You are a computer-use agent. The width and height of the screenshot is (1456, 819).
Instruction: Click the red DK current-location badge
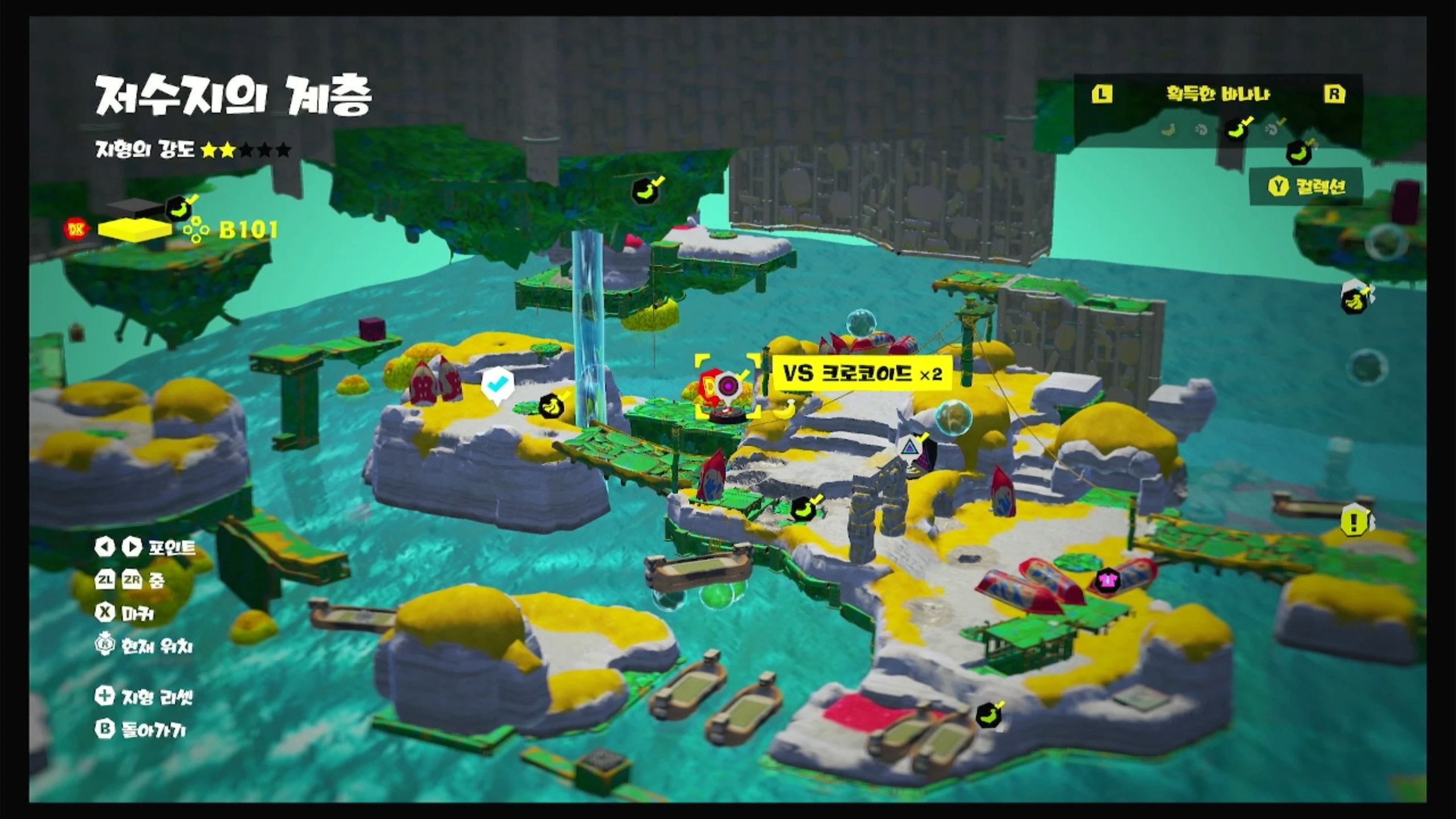tap(76, 229)
